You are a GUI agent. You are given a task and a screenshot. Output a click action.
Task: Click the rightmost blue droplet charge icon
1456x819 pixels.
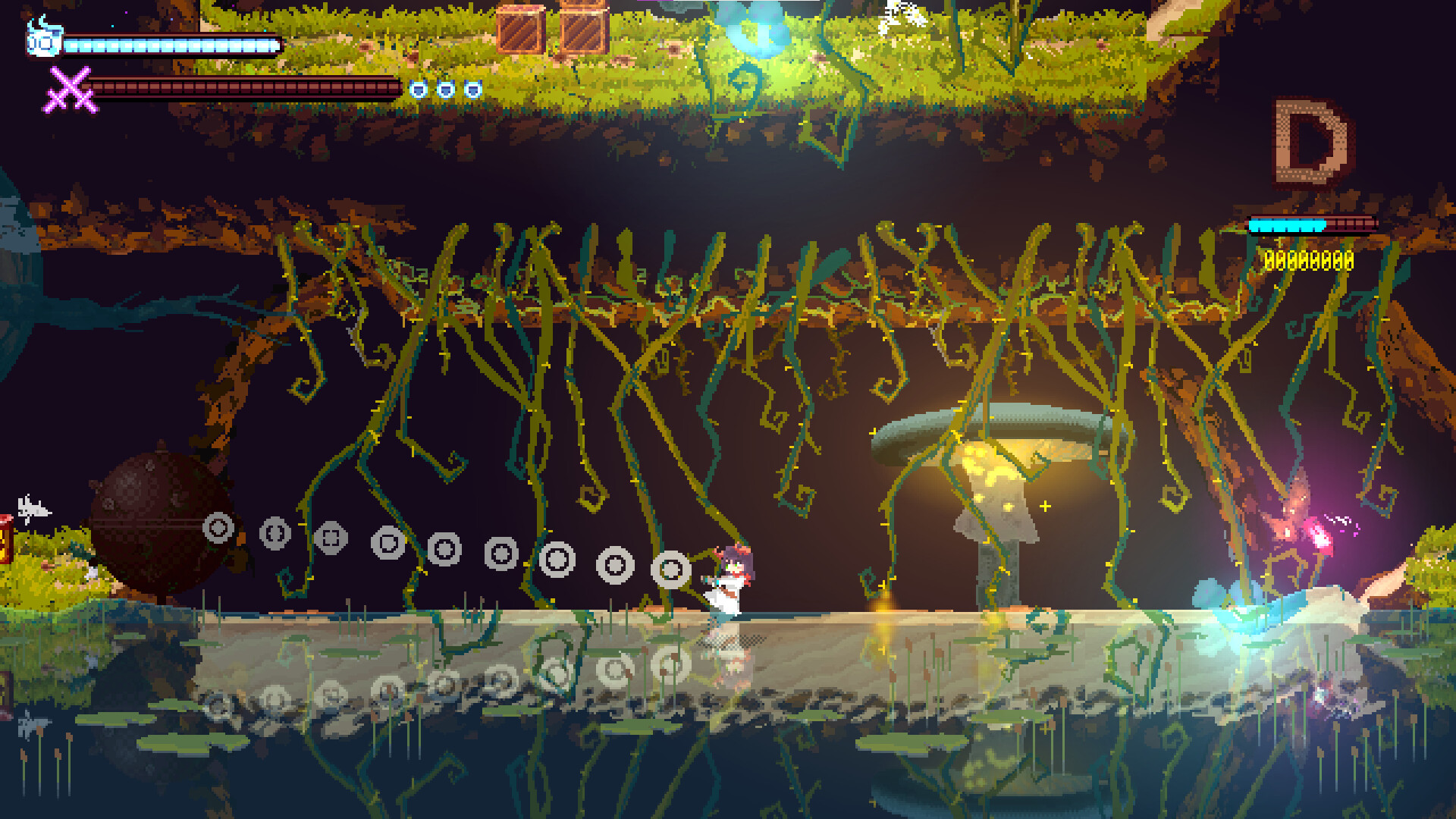pos(473,89)
